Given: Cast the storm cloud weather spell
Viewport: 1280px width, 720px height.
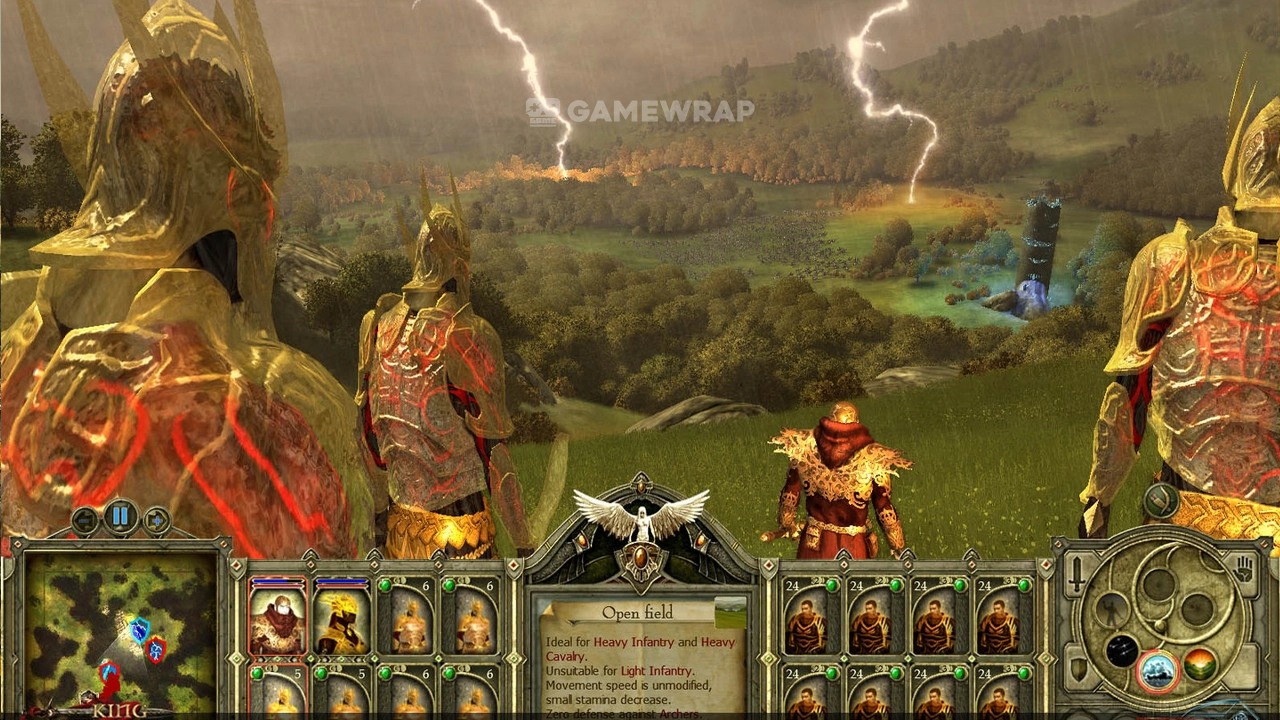Looking at the screenshot, I should tap(1157, 667).
